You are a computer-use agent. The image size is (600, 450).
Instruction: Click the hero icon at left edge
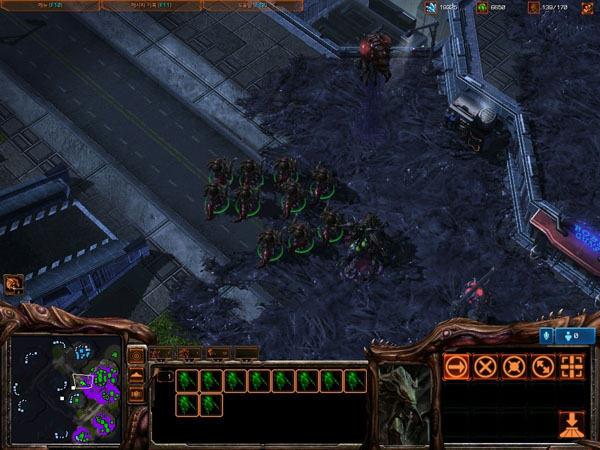tap(13, 285)
